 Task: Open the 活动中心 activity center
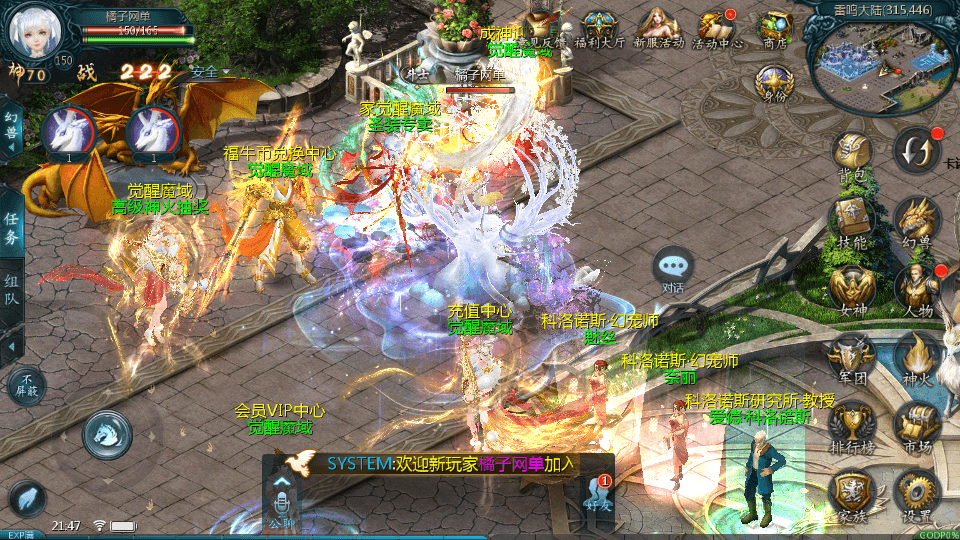click(717, 27)
